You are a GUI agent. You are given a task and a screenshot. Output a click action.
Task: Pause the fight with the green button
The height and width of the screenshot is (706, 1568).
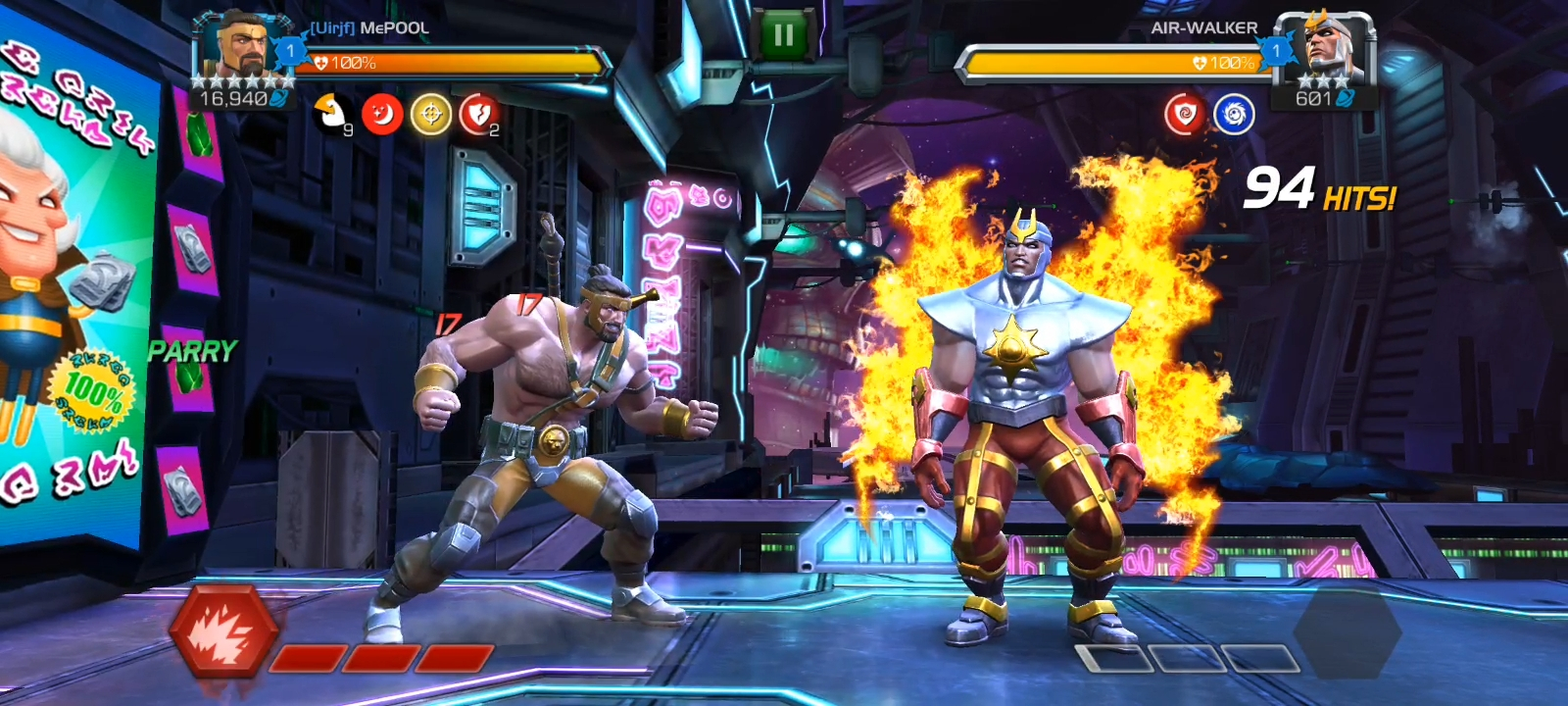784,36
